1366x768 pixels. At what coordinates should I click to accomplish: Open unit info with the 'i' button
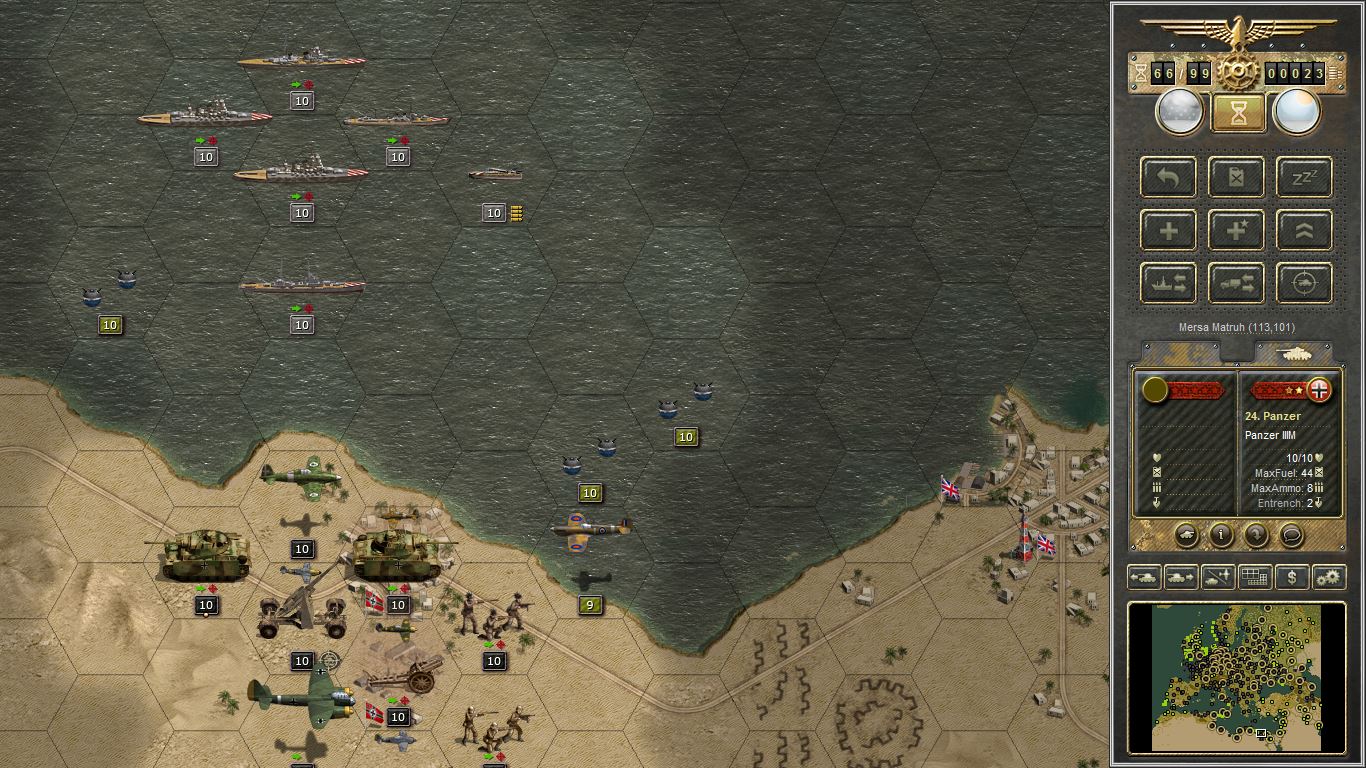[1221, 535]
